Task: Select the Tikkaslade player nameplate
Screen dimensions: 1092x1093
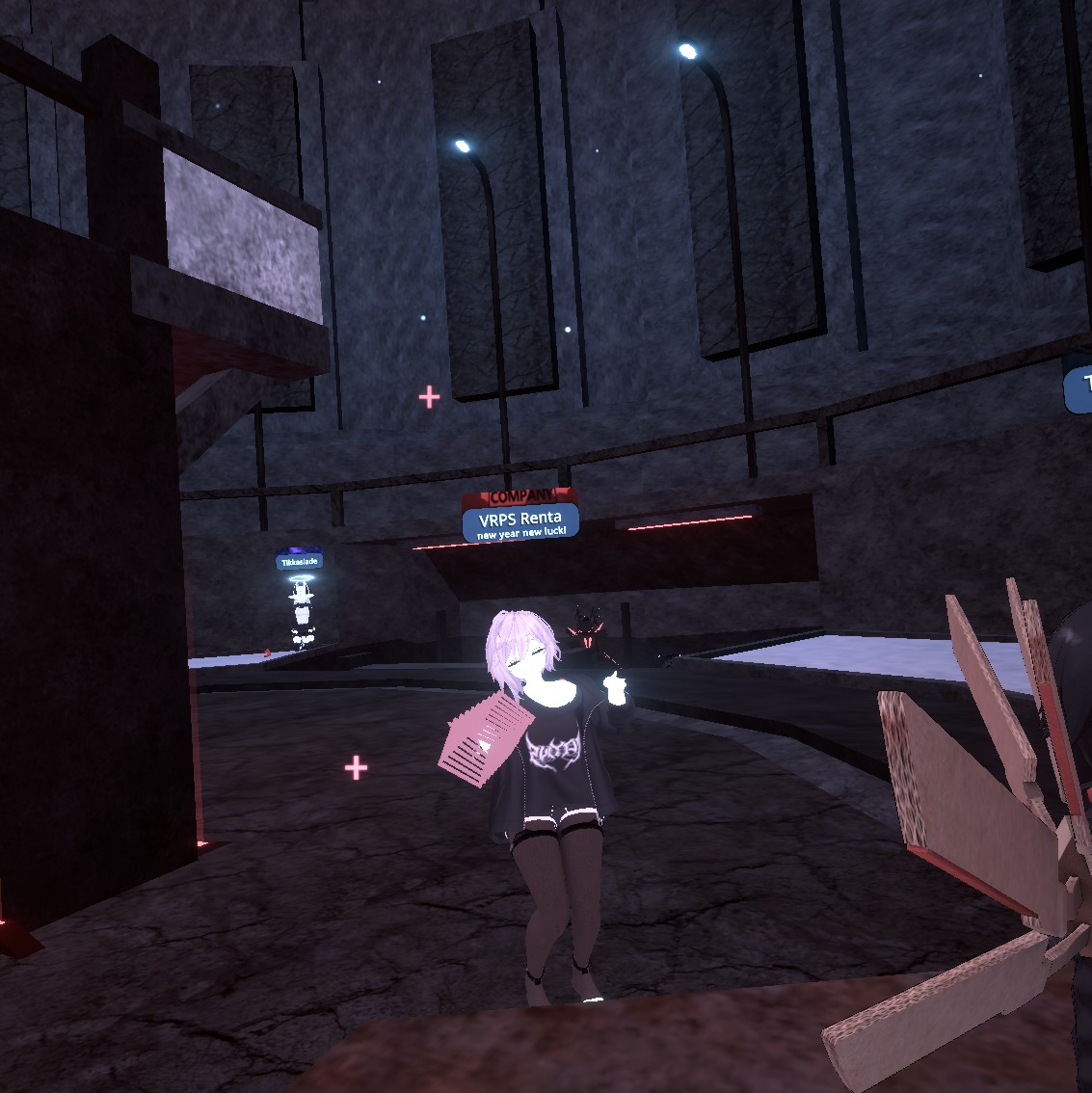Action: coord(299,561)
